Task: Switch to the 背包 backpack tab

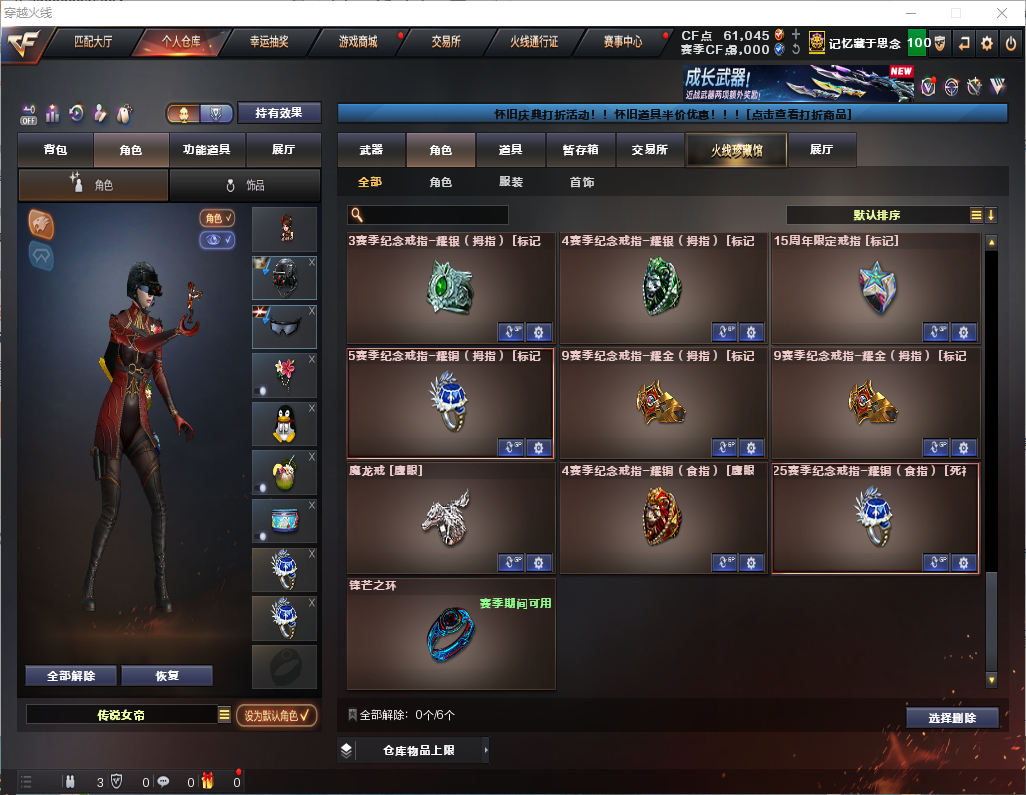Action: [55, 150]
